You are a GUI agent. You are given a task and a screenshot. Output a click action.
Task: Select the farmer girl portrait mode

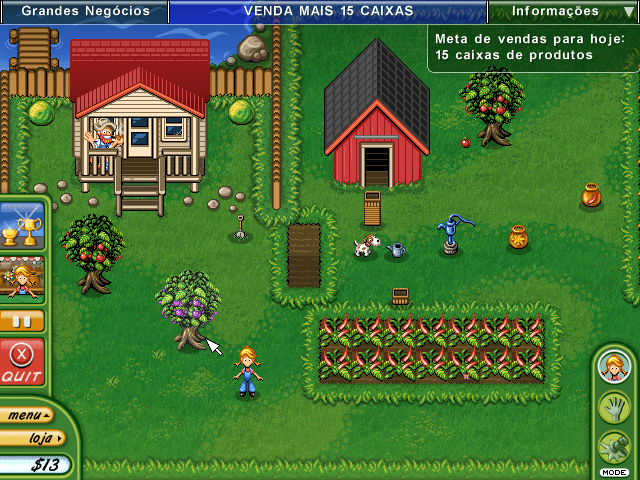click(x=612, y=367)
